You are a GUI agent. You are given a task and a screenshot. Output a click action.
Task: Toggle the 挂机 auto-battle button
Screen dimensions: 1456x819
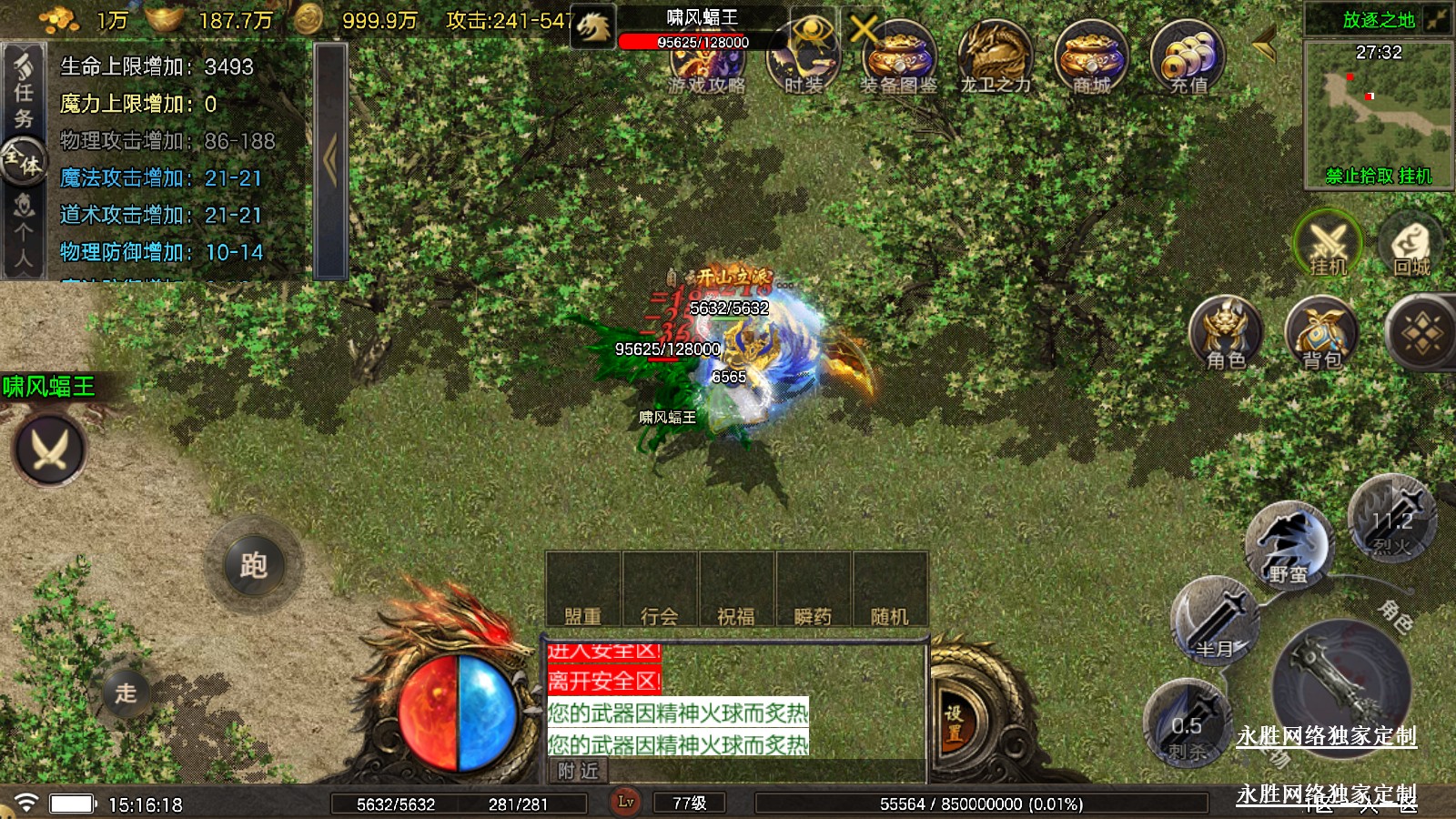[1328, 244]
